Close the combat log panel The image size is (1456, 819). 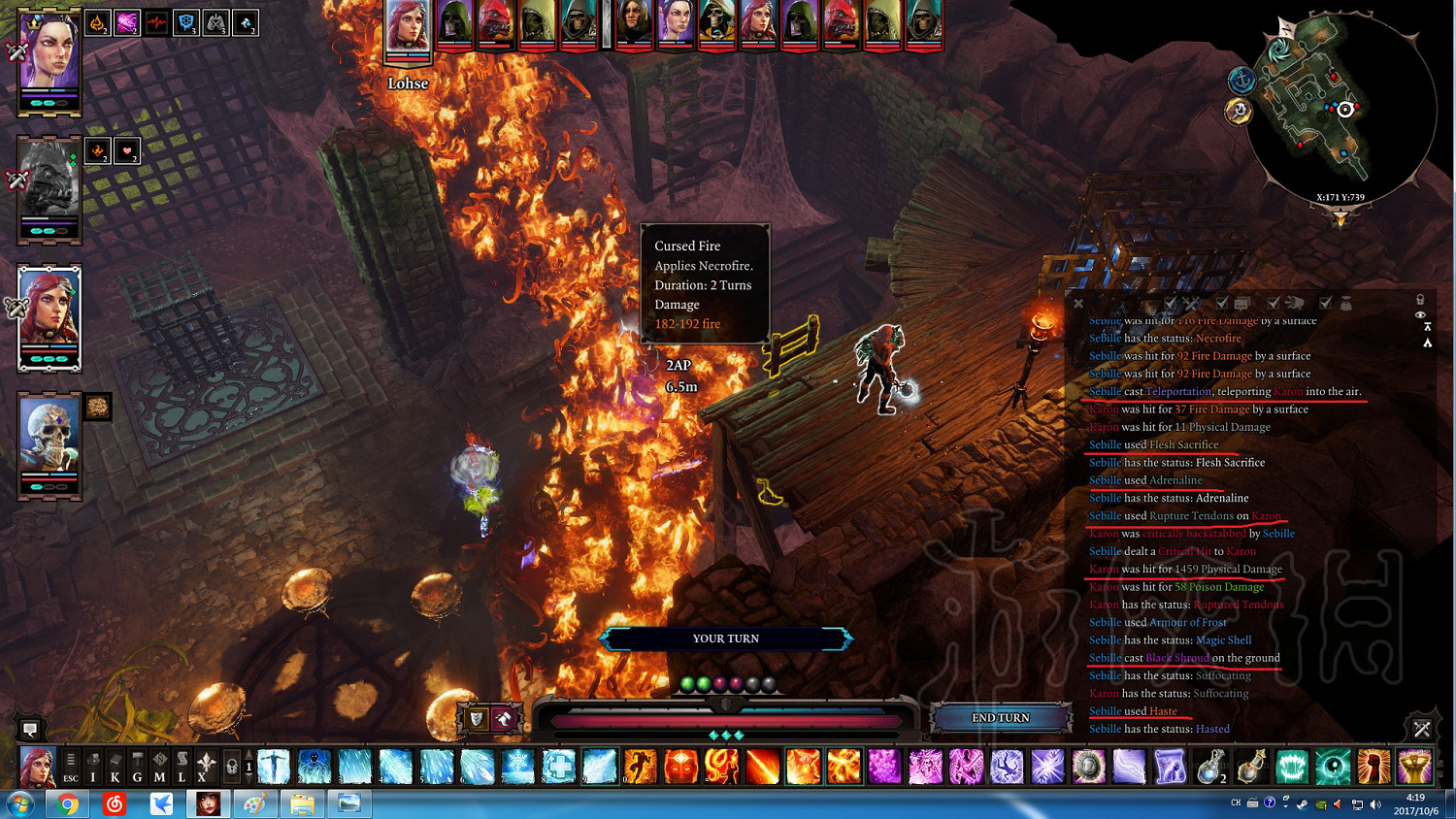pos(1078,304)
